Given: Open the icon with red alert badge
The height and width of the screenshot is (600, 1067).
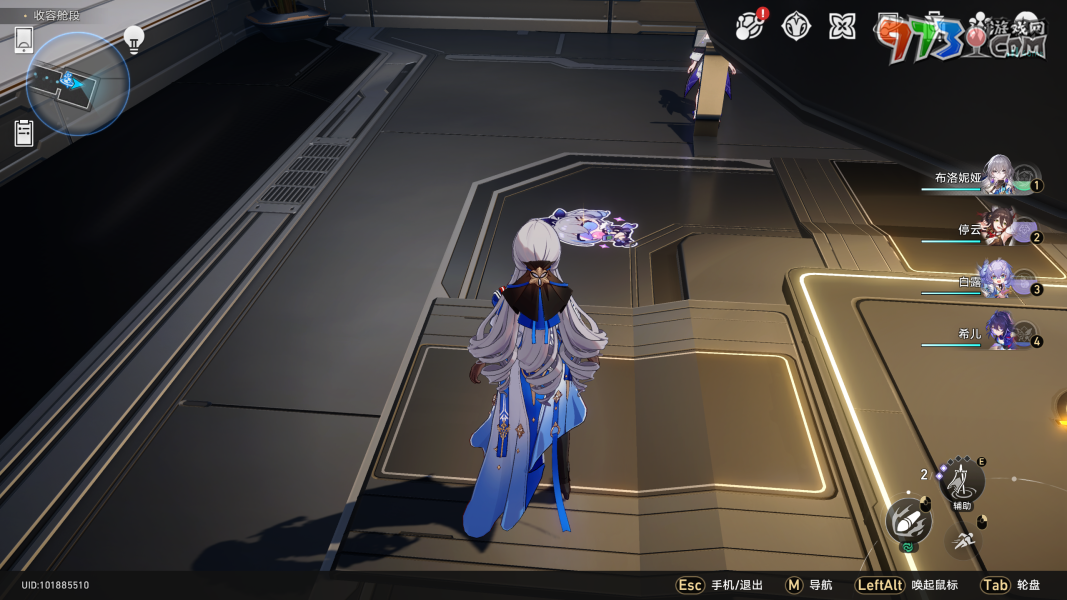Looking at the screenshot, I should (749, 26).
